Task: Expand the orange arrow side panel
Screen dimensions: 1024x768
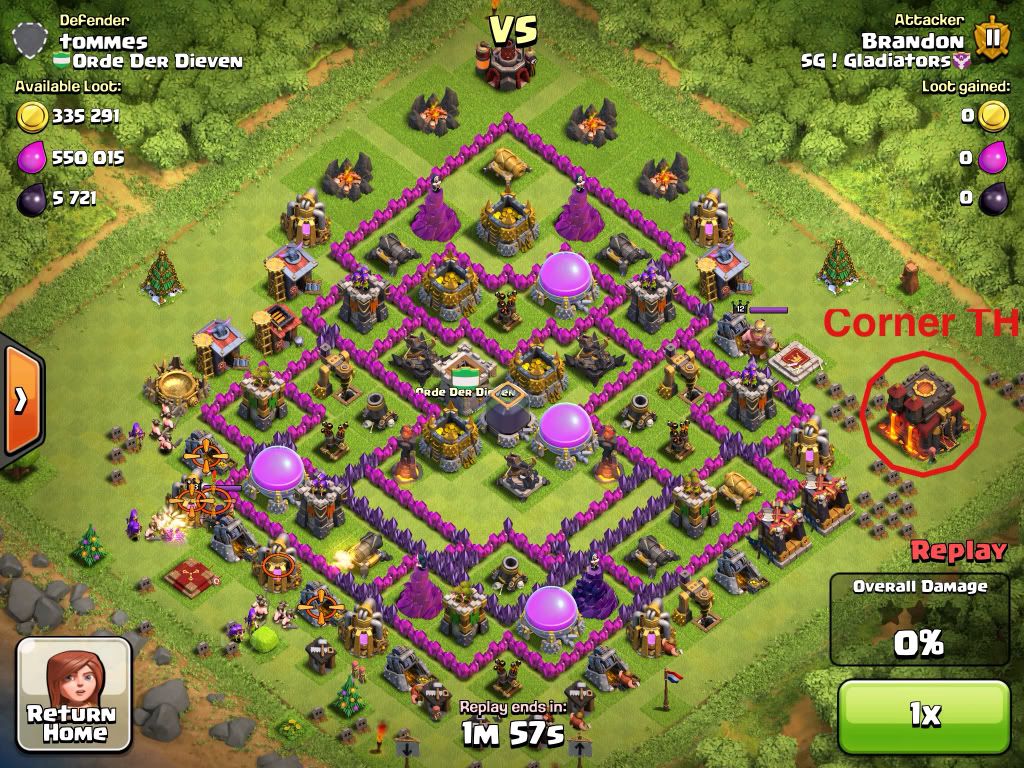Action: point(20,399)
